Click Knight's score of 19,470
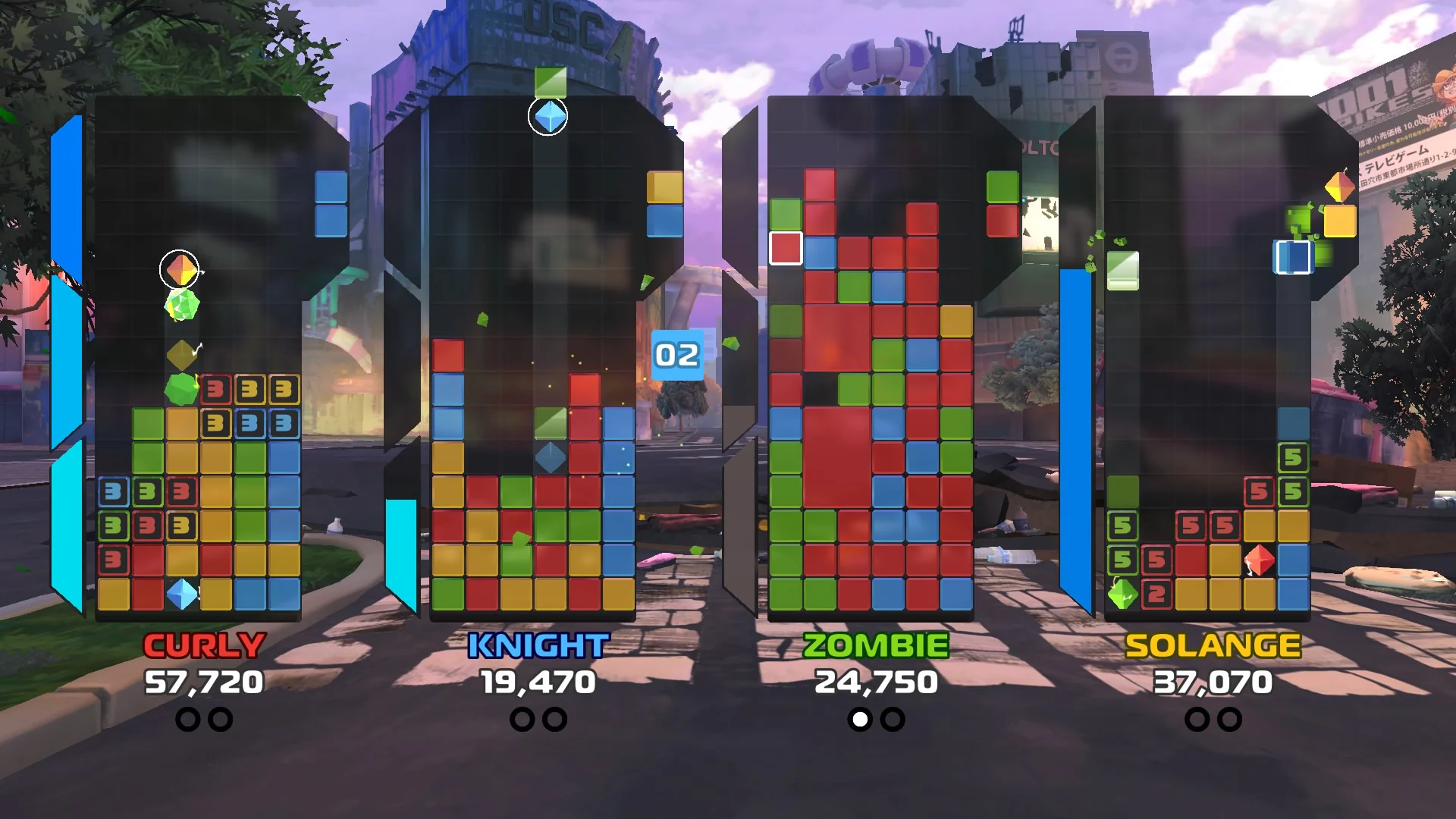This screenshot has width=1456, height=819. coord(536,682)
